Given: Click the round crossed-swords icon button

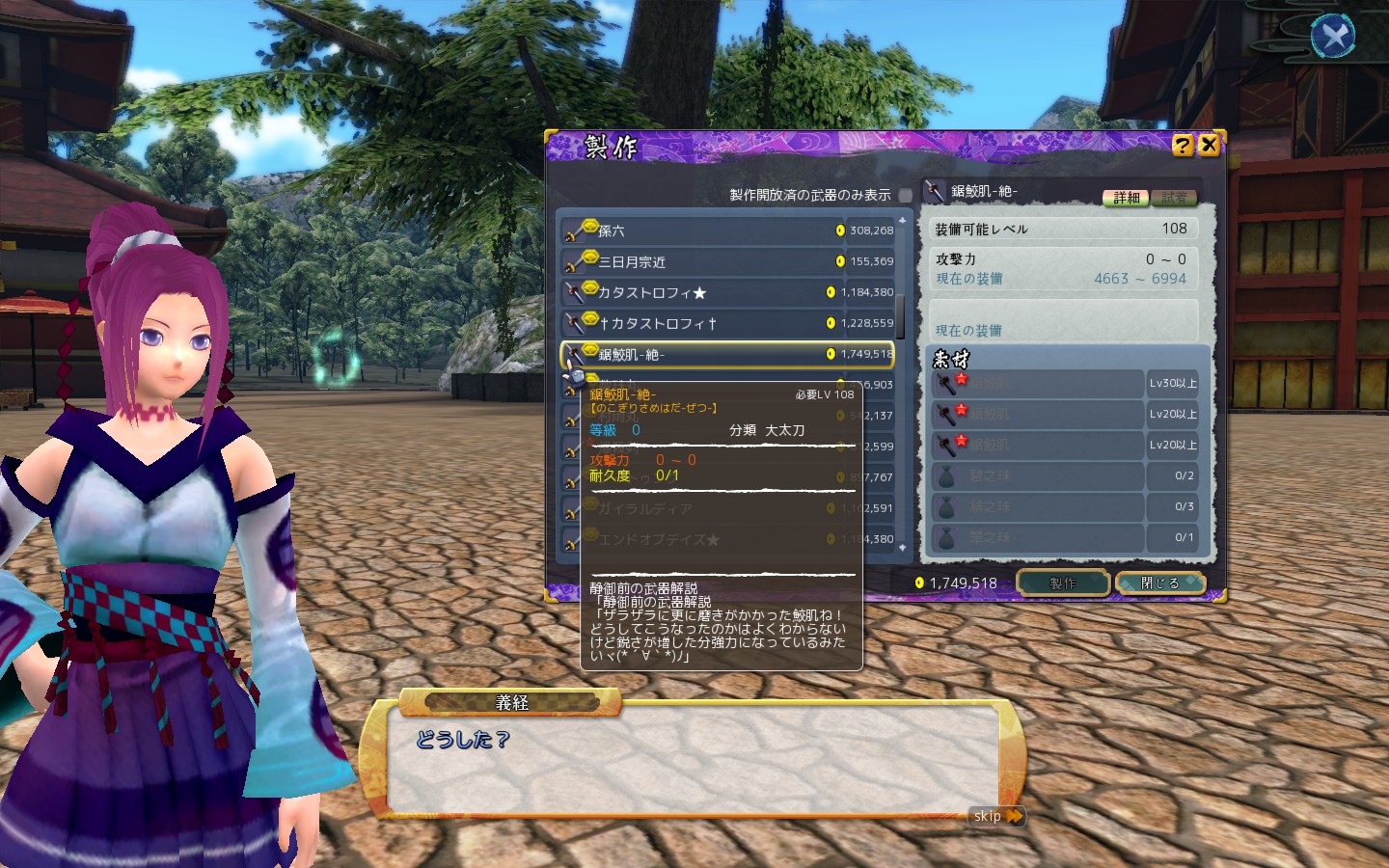Looking at the screenshot, I should (x=1333, y=37).
